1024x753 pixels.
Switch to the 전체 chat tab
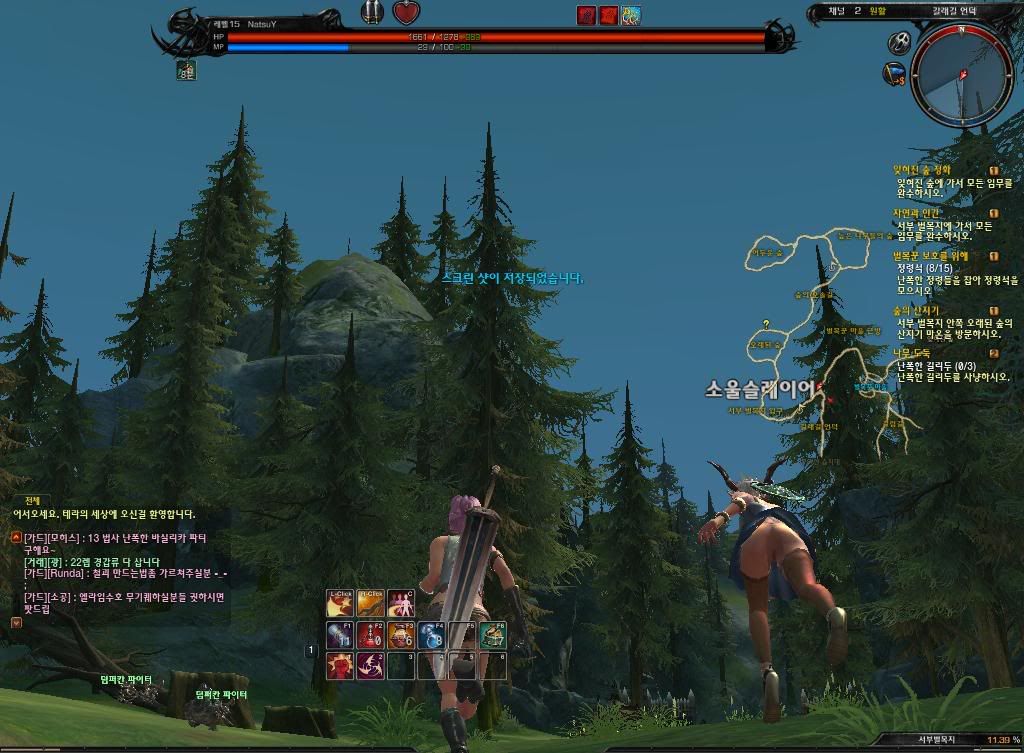[x=32, y=500]
